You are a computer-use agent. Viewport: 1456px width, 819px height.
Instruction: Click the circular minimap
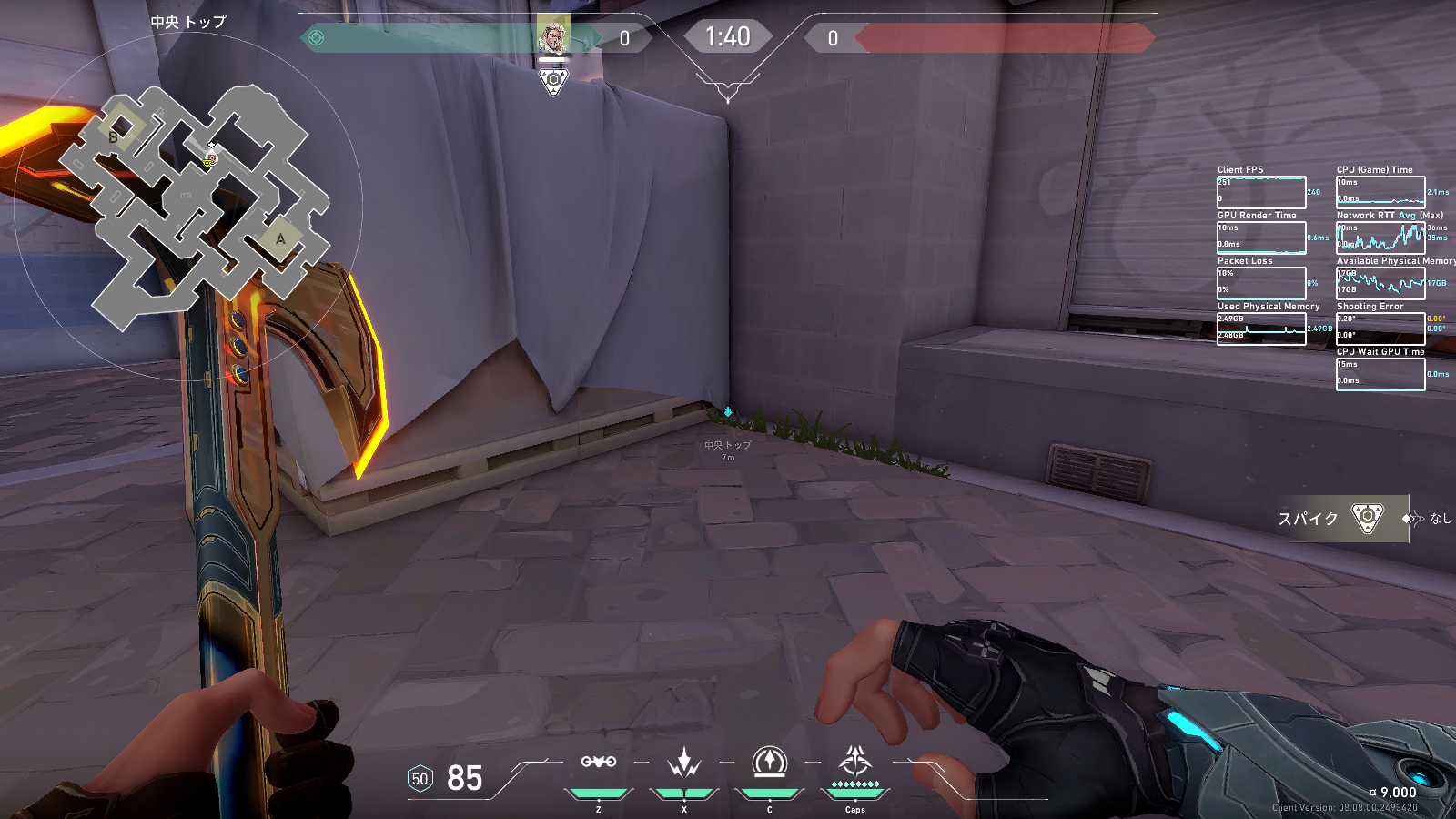click(x=188, y=207)
